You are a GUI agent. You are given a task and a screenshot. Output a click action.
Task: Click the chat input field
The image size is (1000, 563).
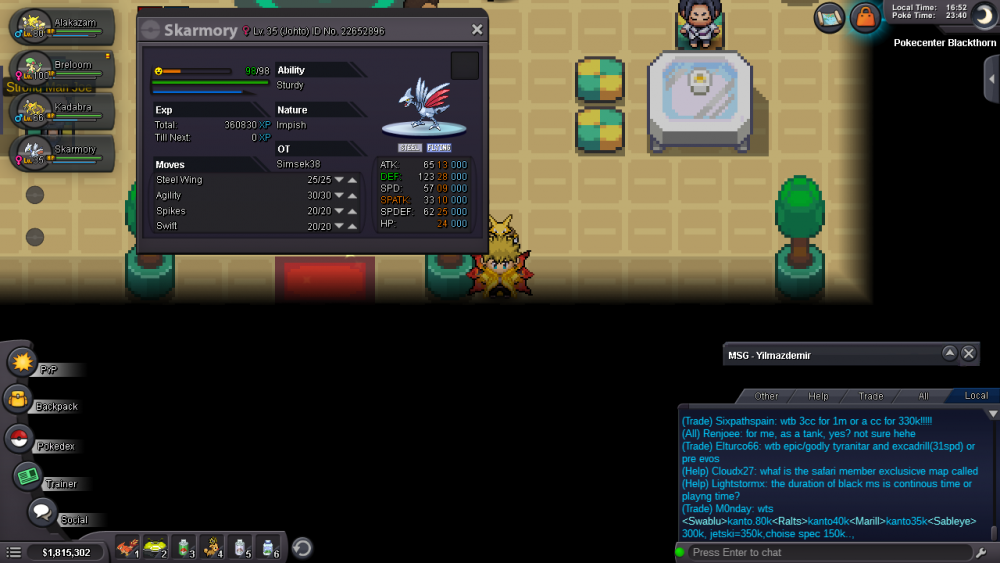pyautogui.click(x=830, y=552)
